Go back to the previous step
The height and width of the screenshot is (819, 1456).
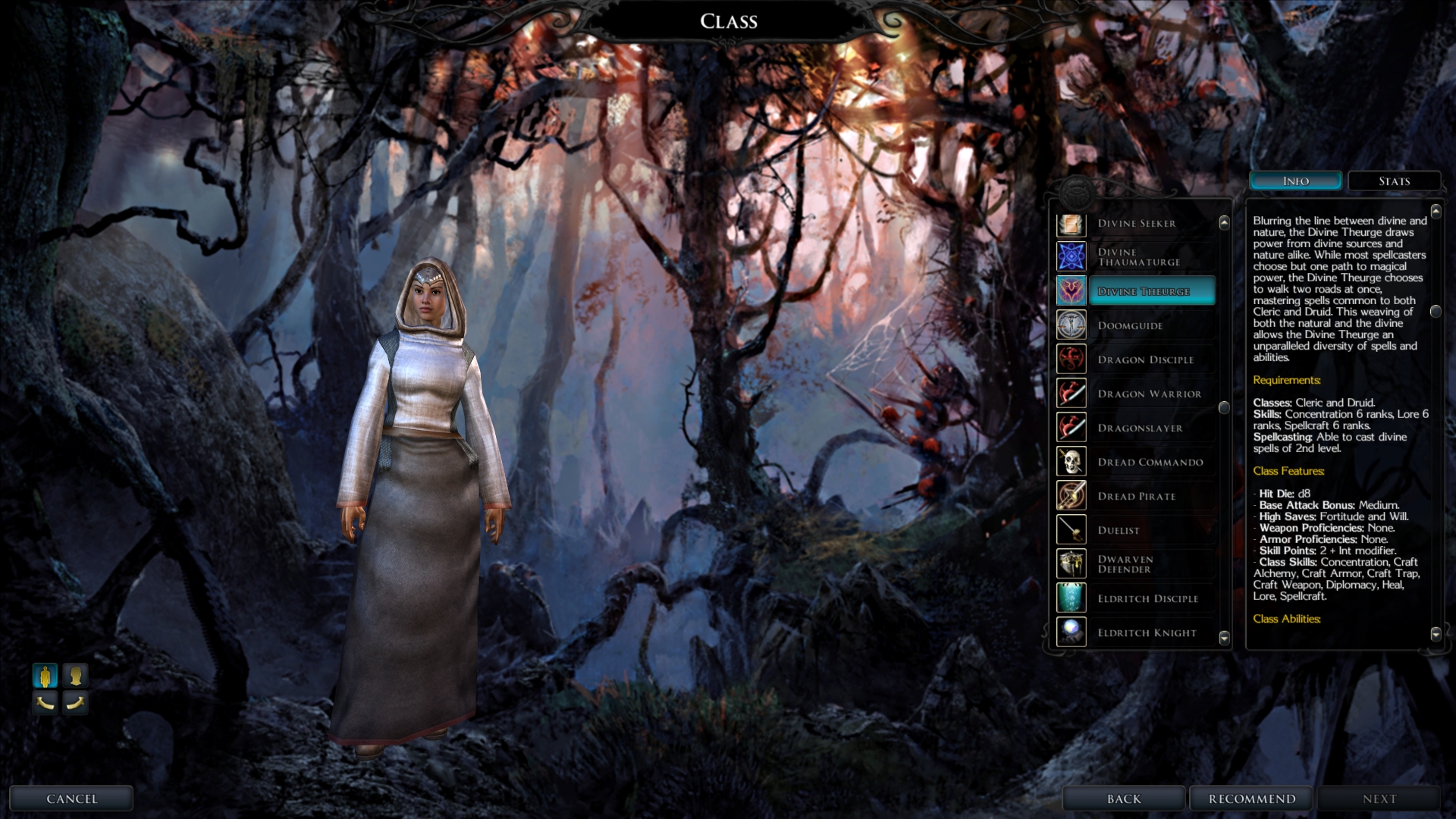pos(1123,799)
